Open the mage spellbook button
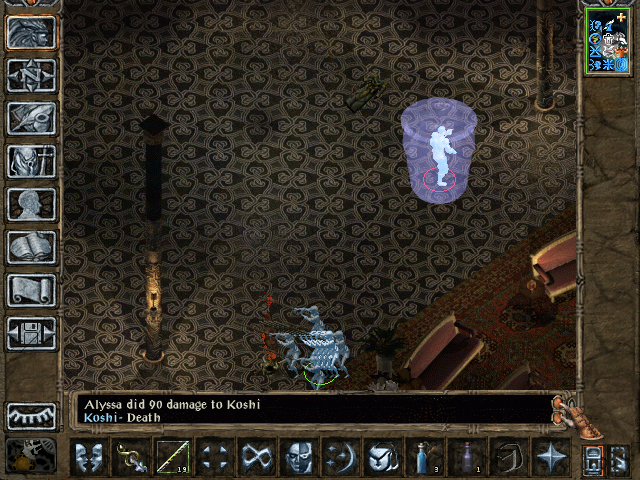The width and height of the screenshot is (640, 480). tap(31, 247)
